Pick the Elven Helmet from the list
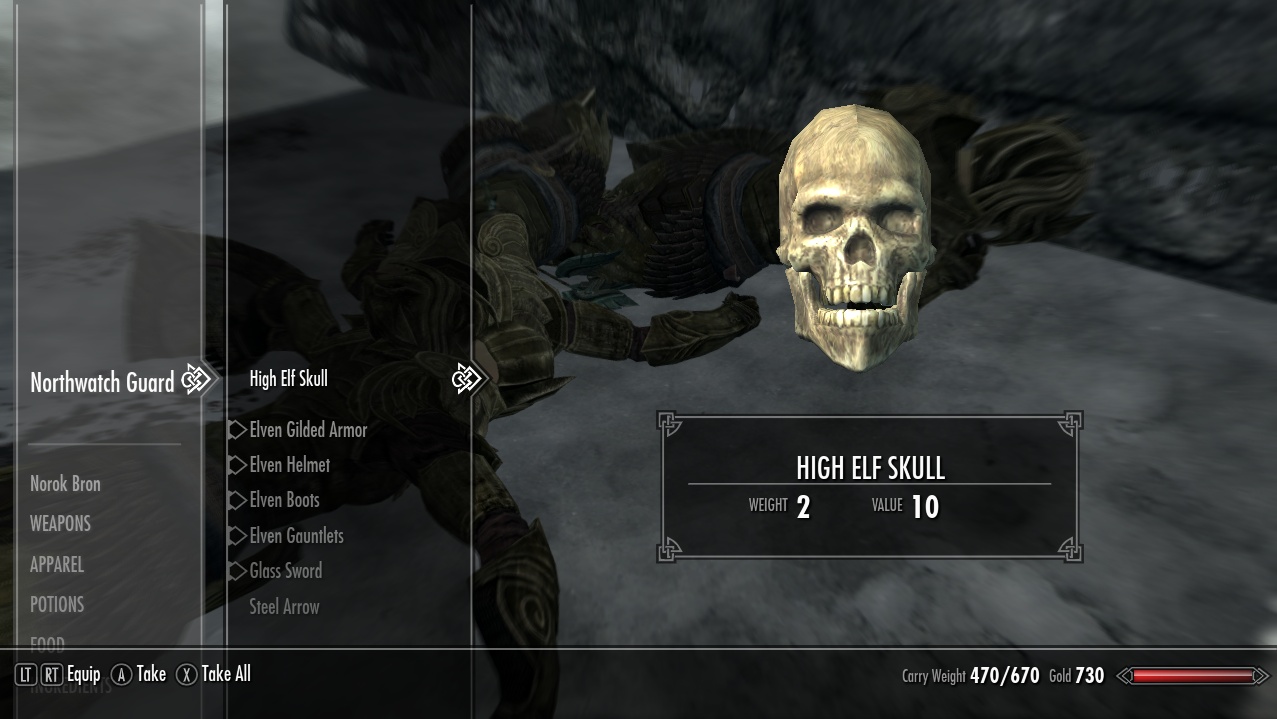The image size is (1277, 719). click(289, 465)
